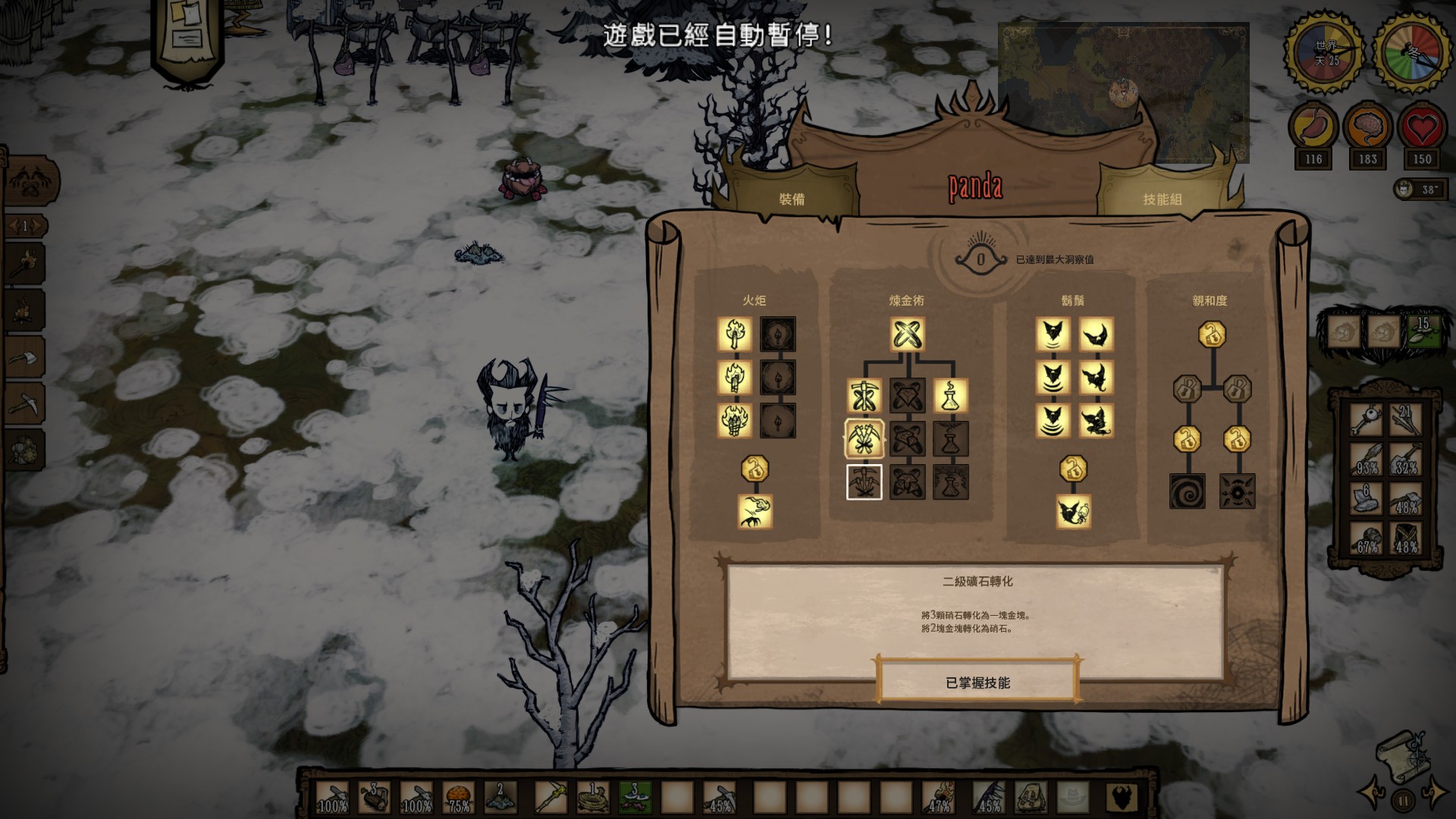Pick the locked gem transmutation skill
Screen dimensions: 1456x819
click(x=908, y=396)
